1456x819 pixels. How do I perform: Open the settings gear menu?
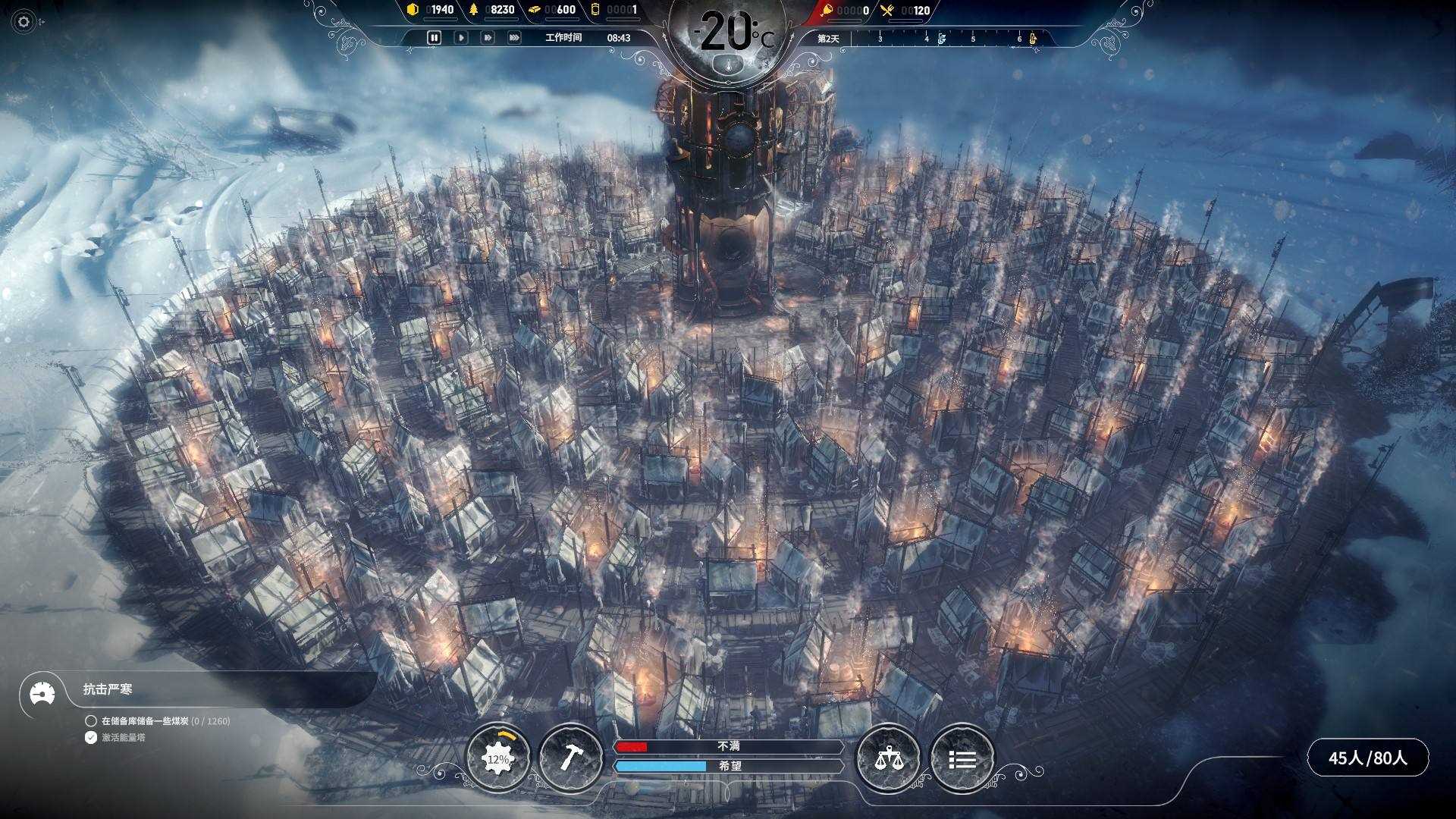(24, 22)
